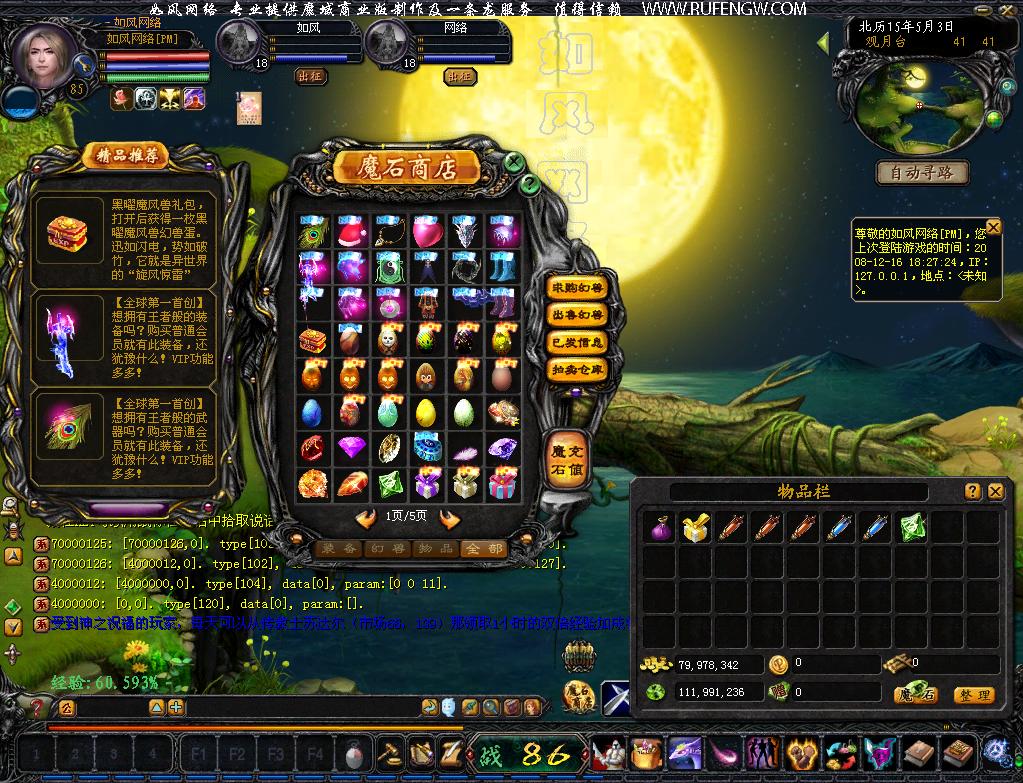Go to the next shop page arrow
The width and height of the screenshot is (1023, 783).
(x=449, y=518)
